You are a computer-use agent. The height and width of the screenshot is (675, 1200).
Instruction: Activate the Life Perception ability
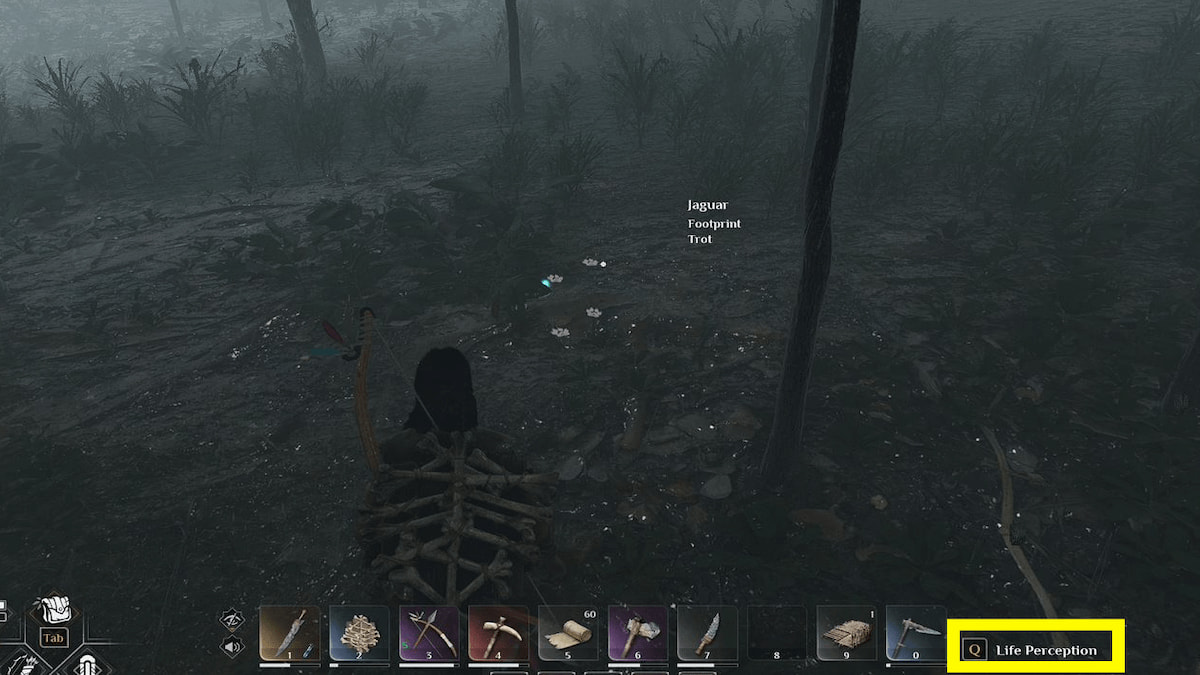point(1036,650)
